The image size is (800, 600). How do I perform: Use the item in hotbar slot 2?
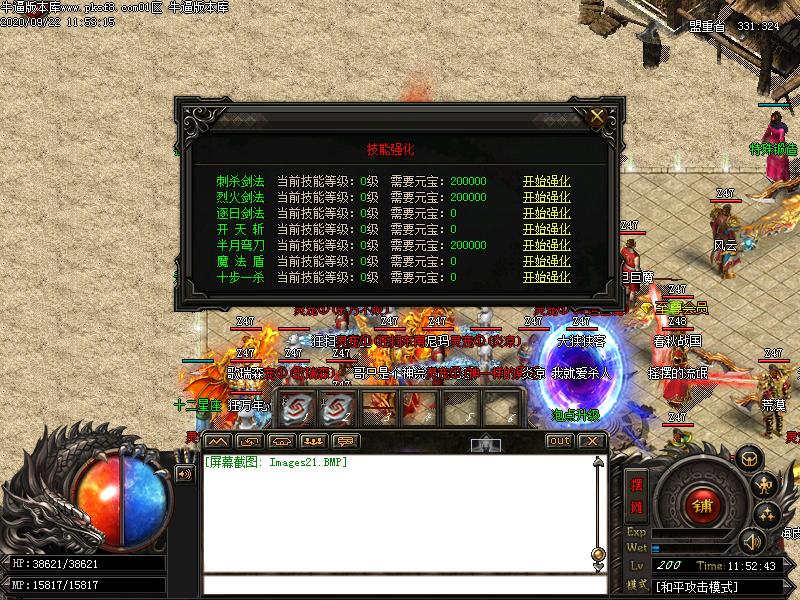click(339, 407)
